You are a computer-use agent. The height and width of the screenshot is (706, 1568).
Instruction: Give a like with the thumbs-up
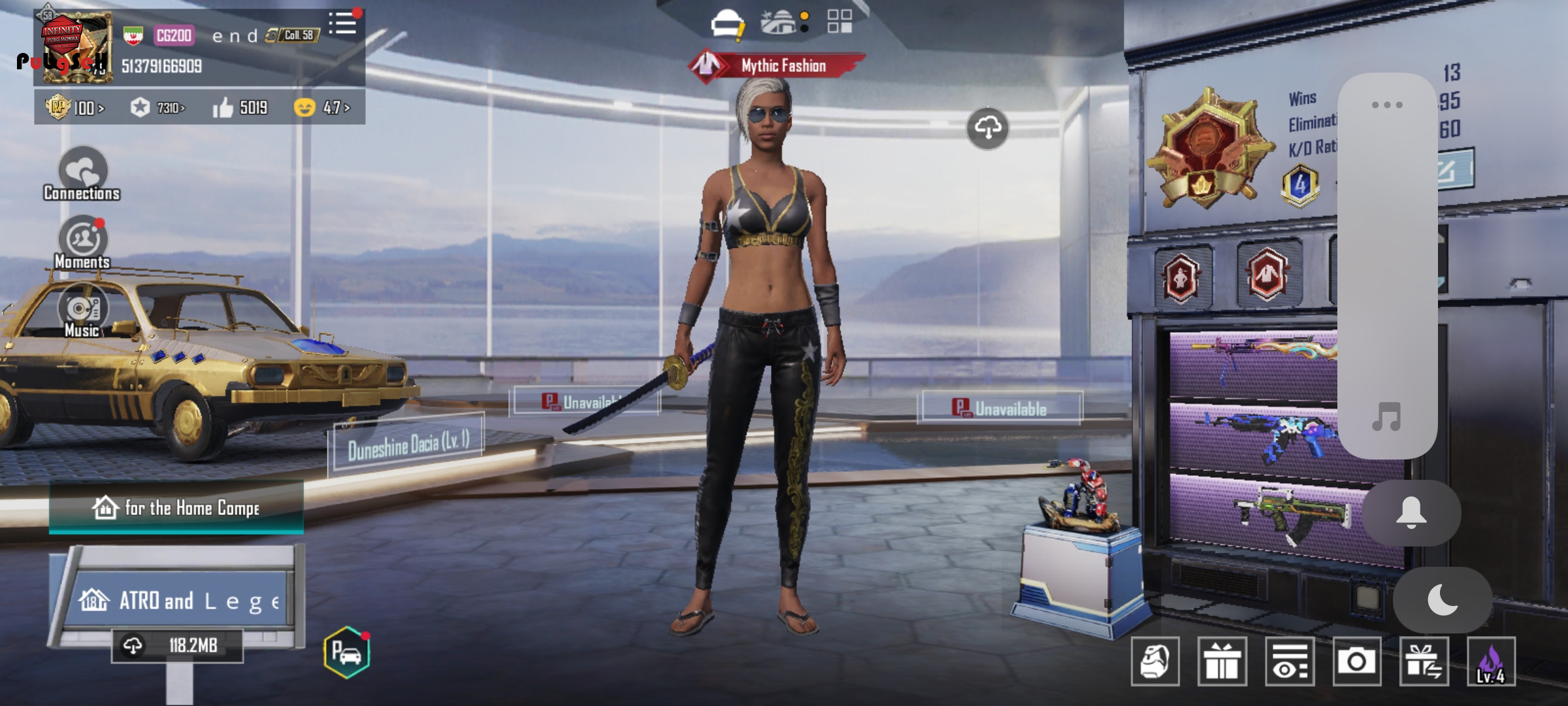pos(223,107)
